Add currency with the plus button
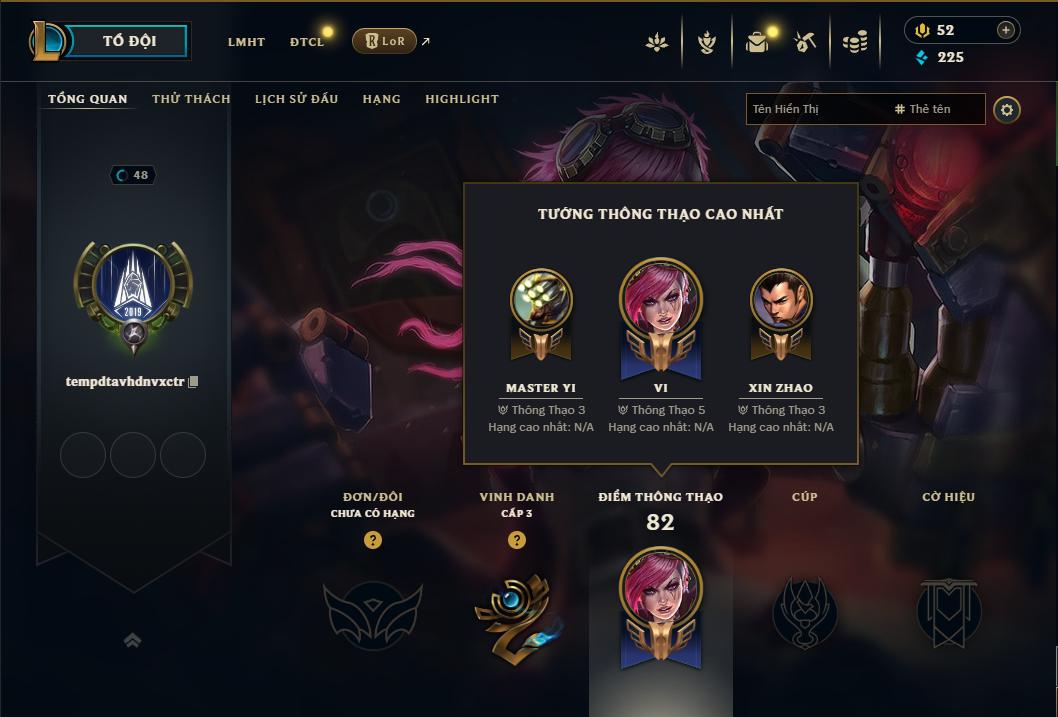 pyautogui.click(x=1005, y=31)
